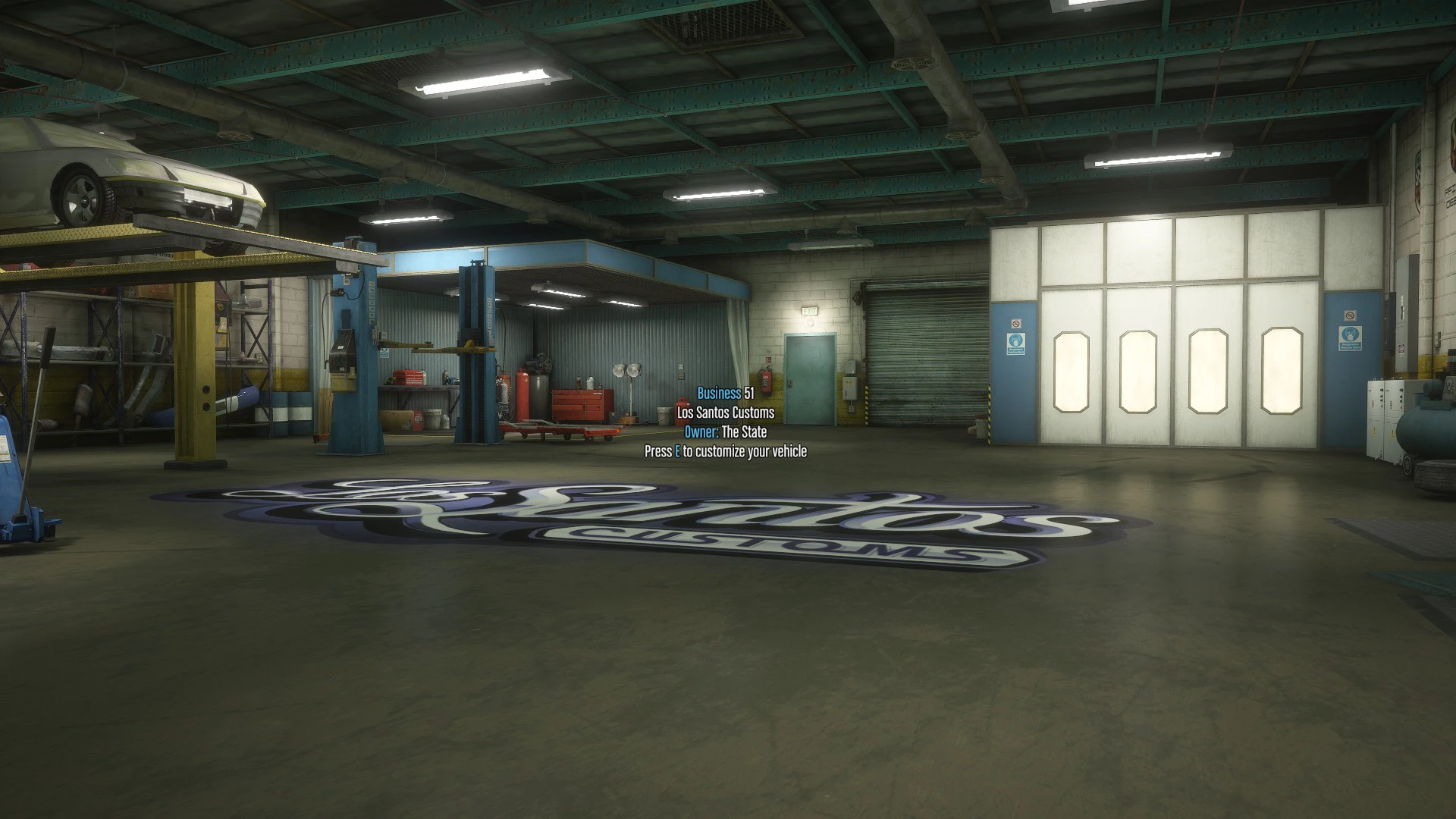Screen dimensions: 1456x819
Task: Open the teal exit door
Action: click(x=810, y=379)
